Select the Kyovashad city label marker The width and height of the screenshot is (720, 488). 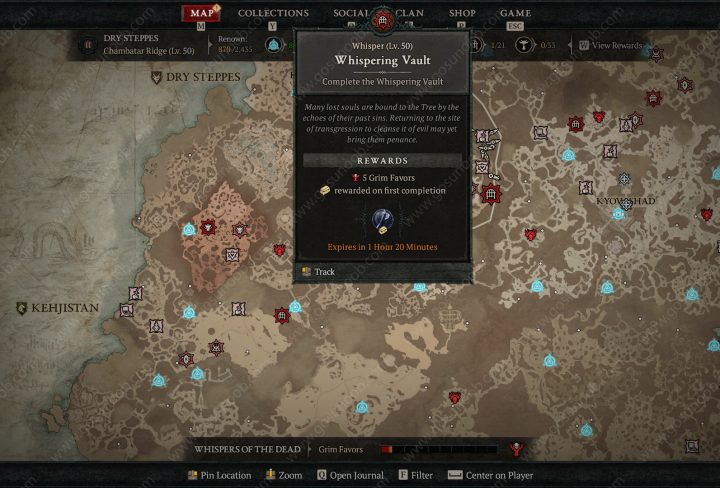pos(625,201)
